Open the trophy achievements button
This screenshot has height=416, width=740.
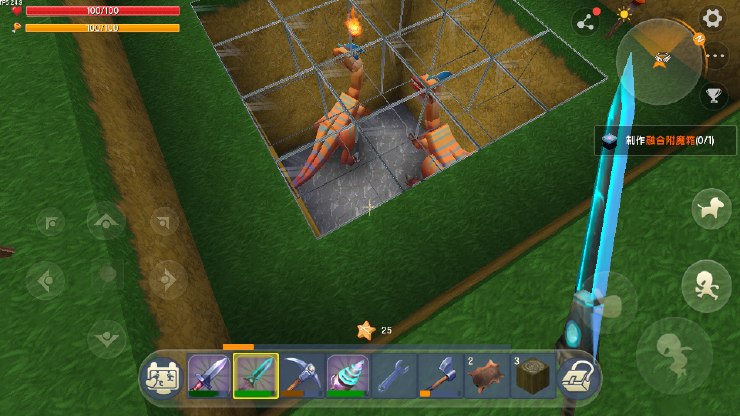tap(714, 96)
